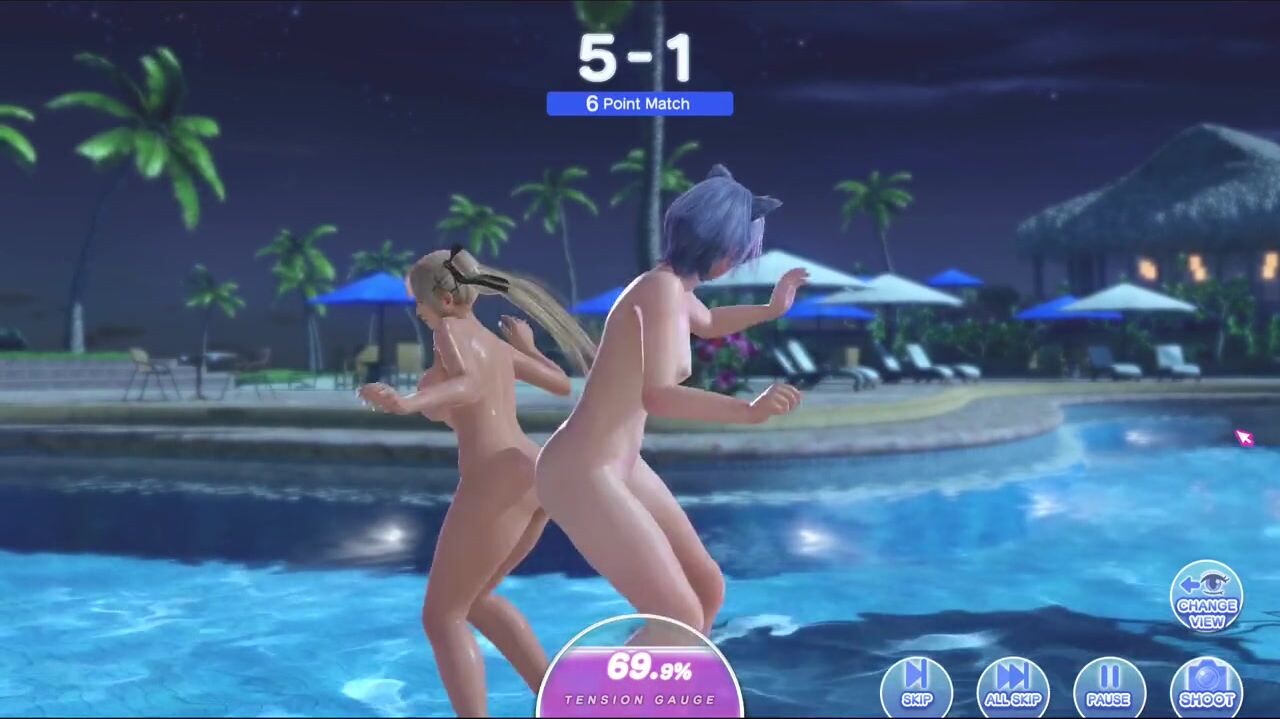The height and width of the screenshot is (719, 1280).
Task: Select the All Skip button
Action: click(1012, 686)
